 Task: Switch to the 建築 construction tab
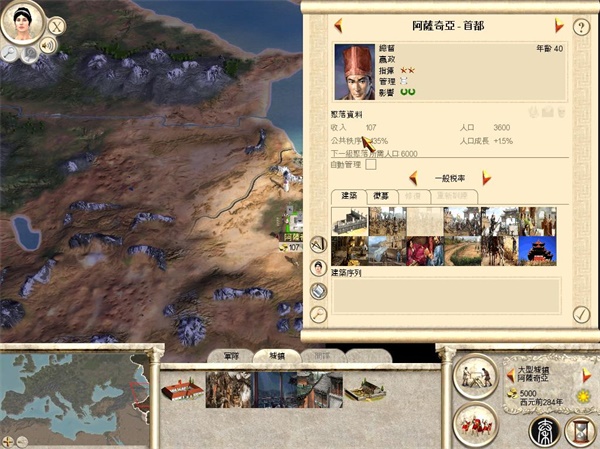348,197
